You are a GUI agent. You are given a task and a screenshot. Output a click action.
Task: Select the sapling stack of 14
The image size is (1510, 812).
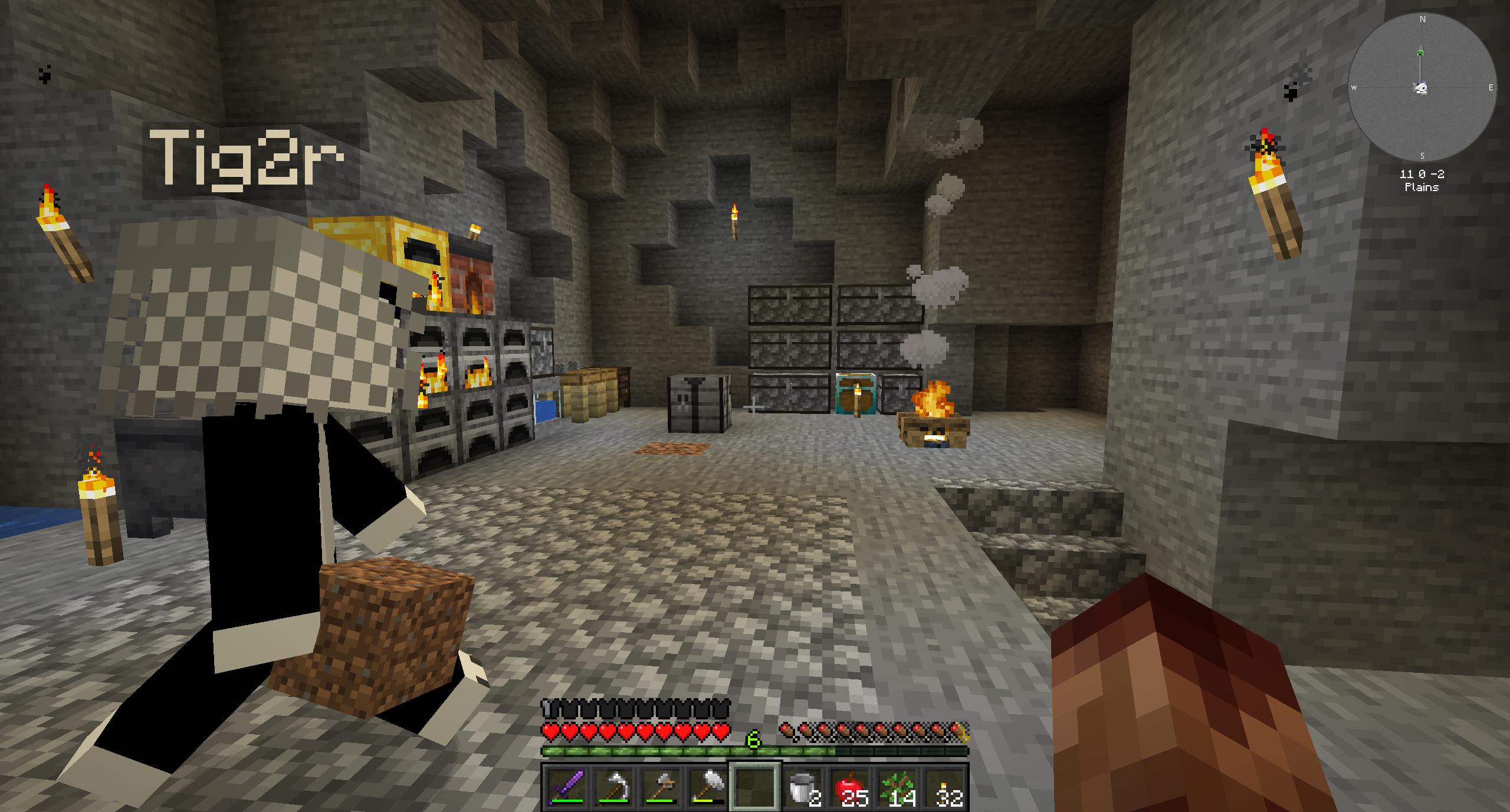pyautogui.click(x=898, y=787)
